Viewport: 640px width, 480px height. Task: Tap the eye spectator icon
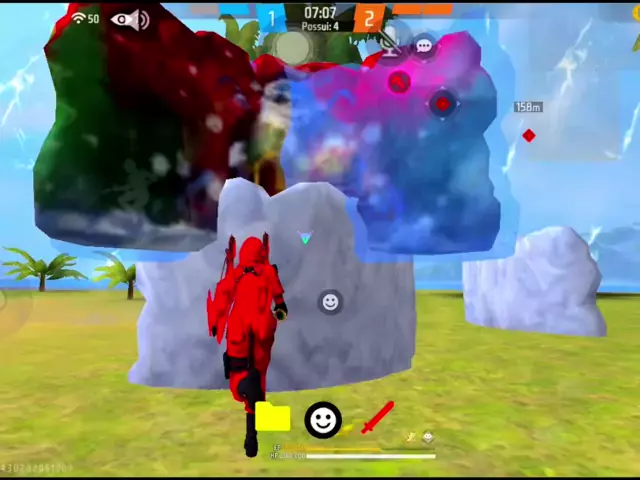click(122, 19)
